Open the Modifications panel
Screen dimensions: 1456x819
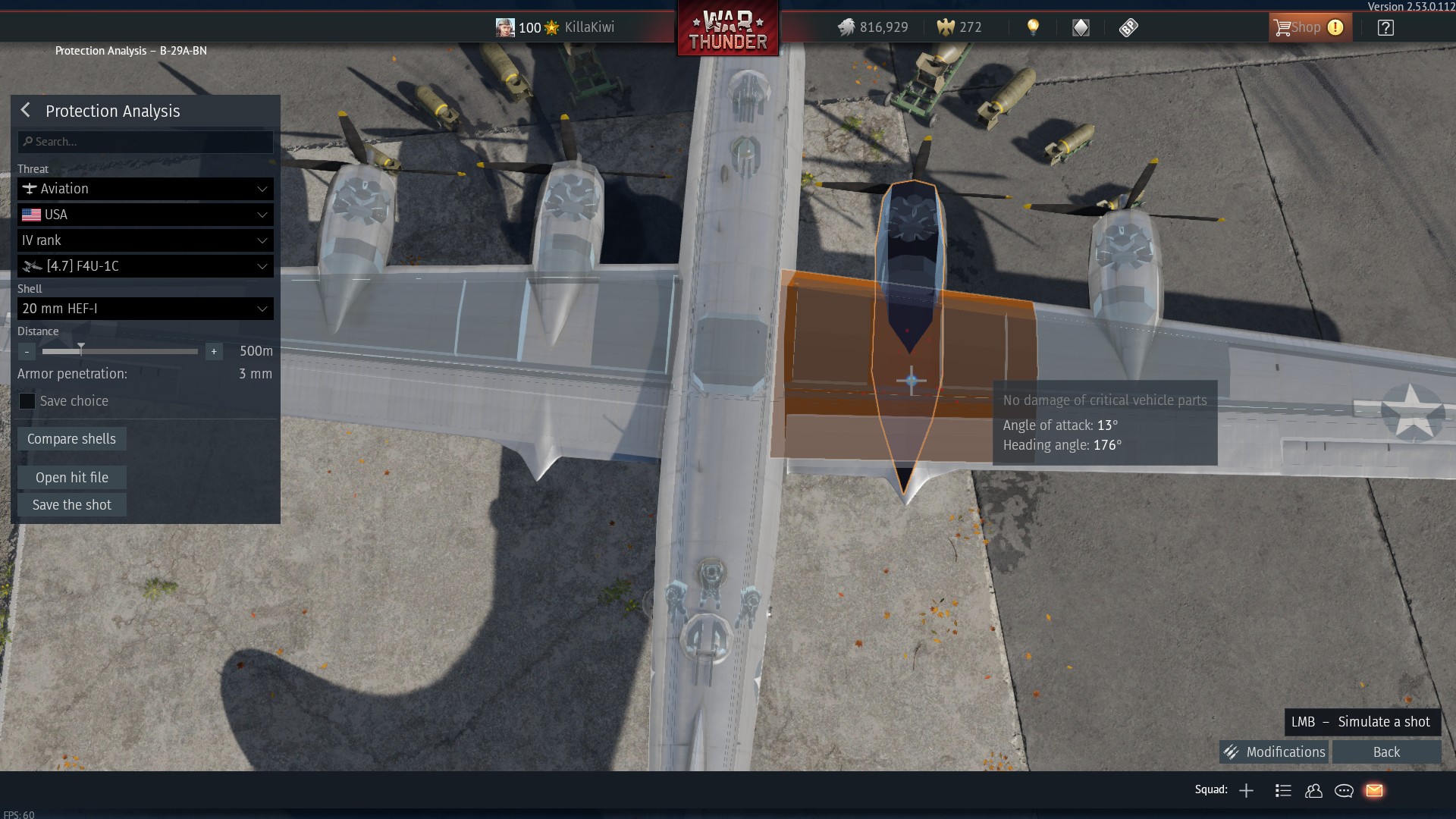[1275, 752]
